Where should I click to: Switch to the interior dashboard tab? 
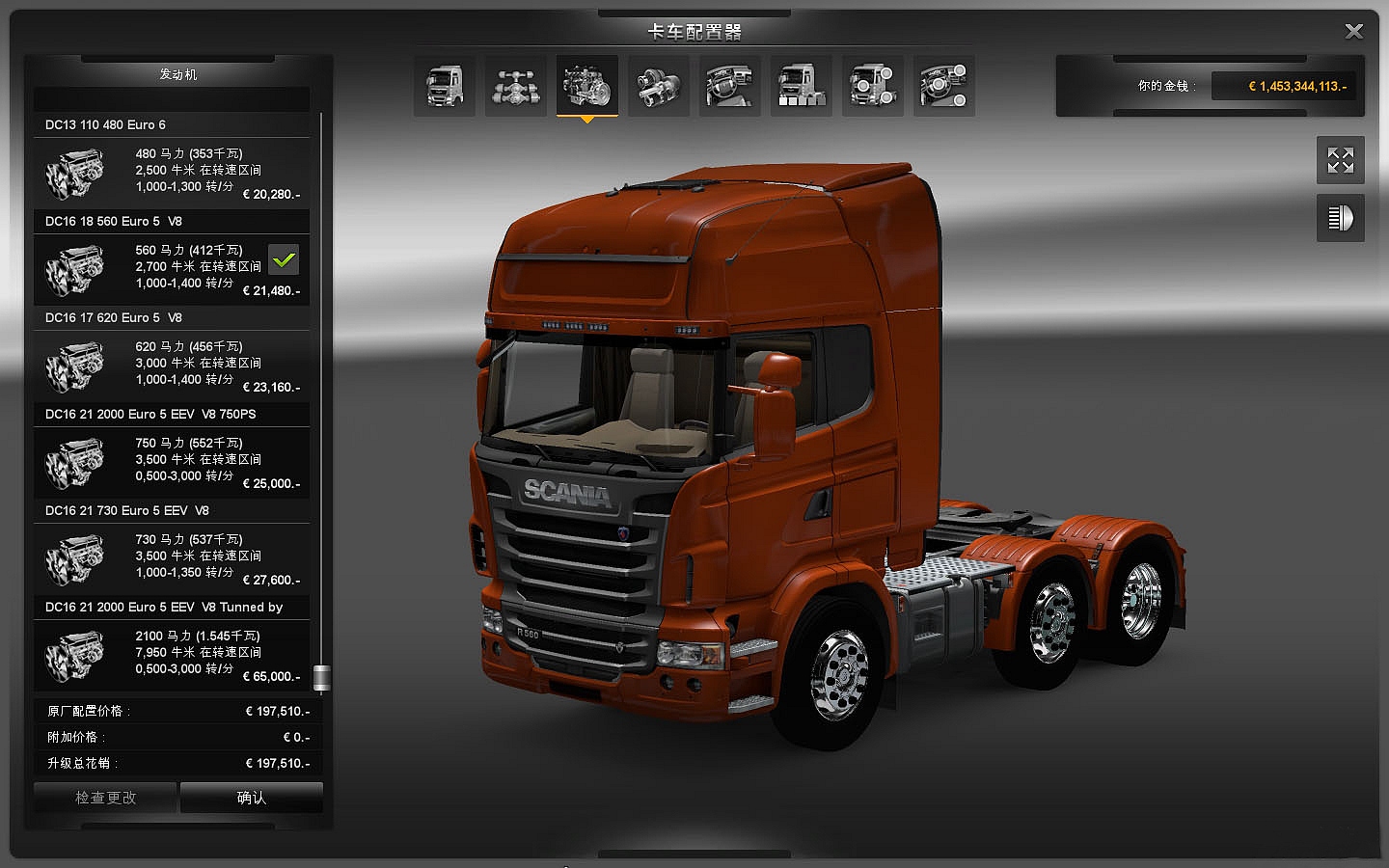coord(730,86)
